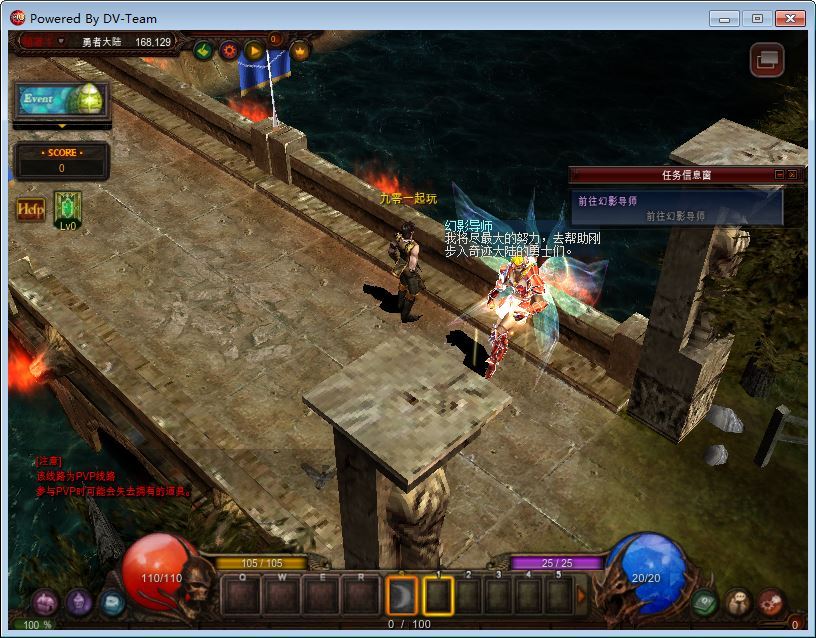816x638 pixels.
Task: Open the purple potion flask icon
Action: tap(79, 602)
